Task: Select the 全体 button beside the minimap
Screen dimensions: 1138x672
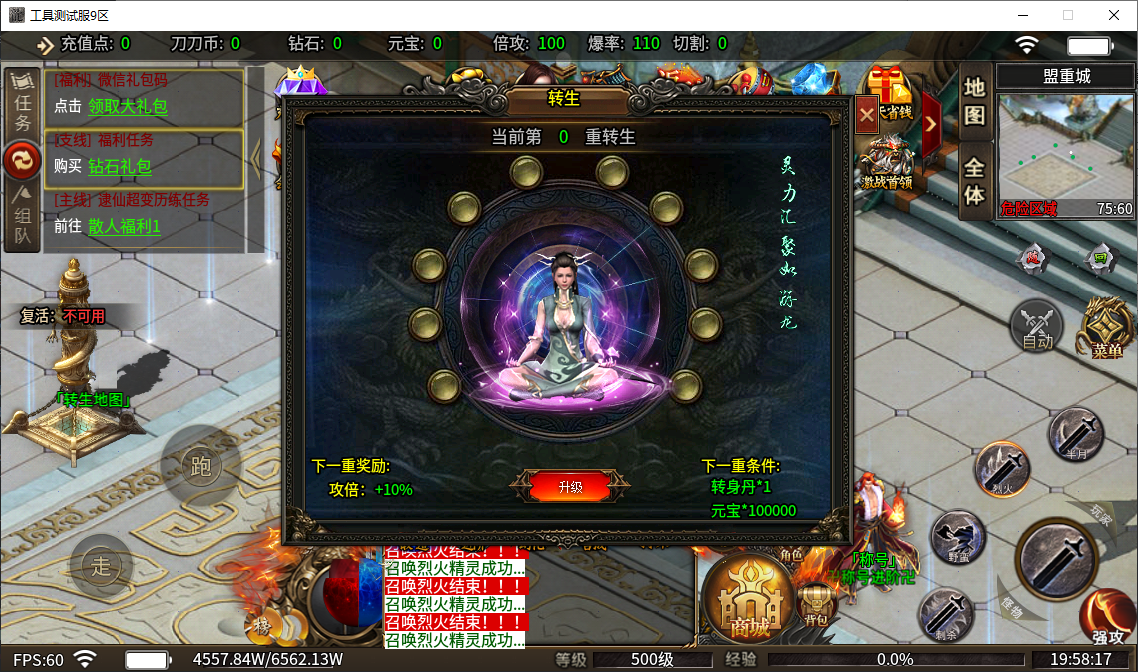Action: click(x=974, y=181)
